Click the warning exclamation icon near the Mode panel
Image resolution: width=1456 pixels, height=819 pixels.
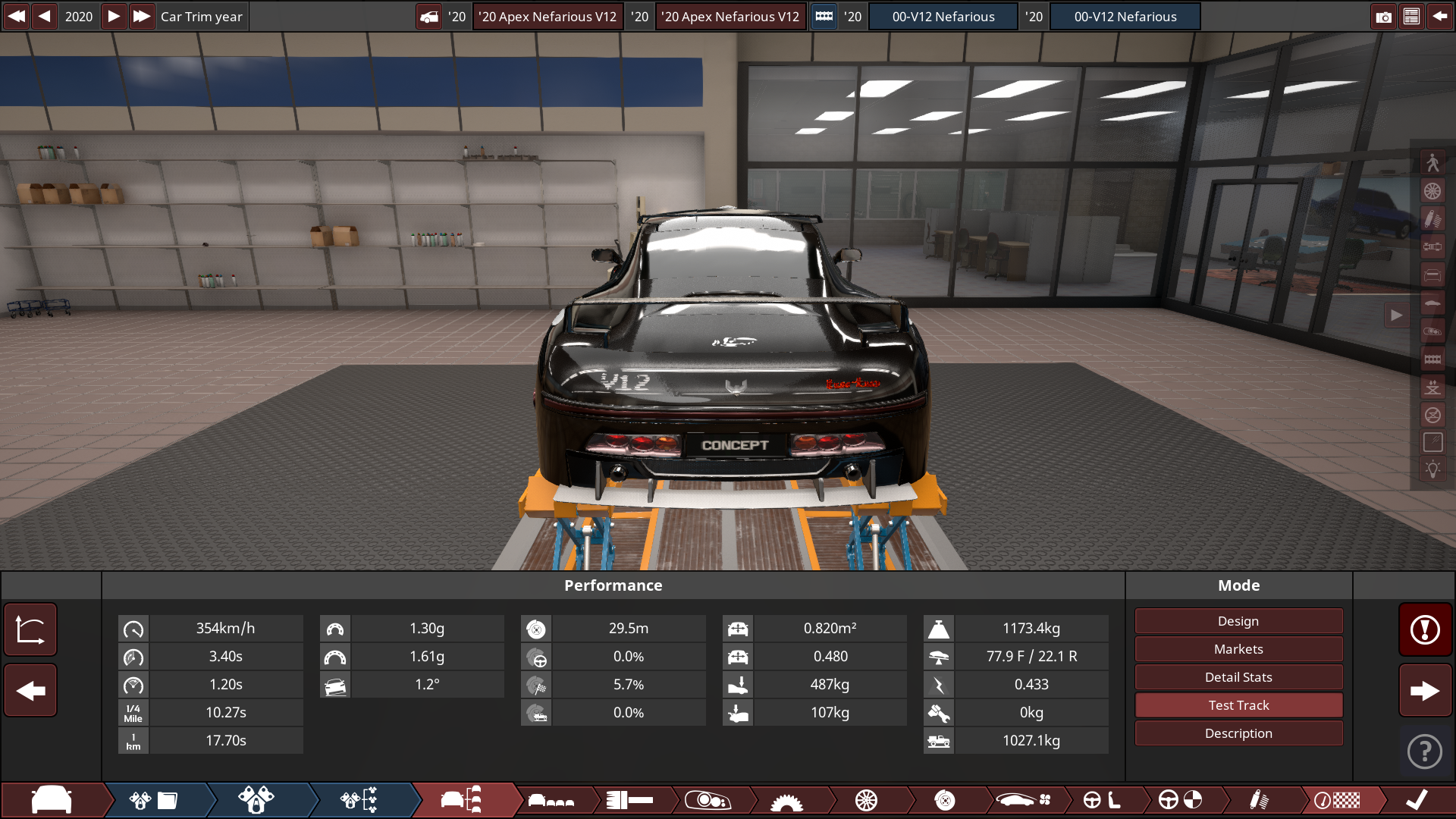[x=1425, y=629]
